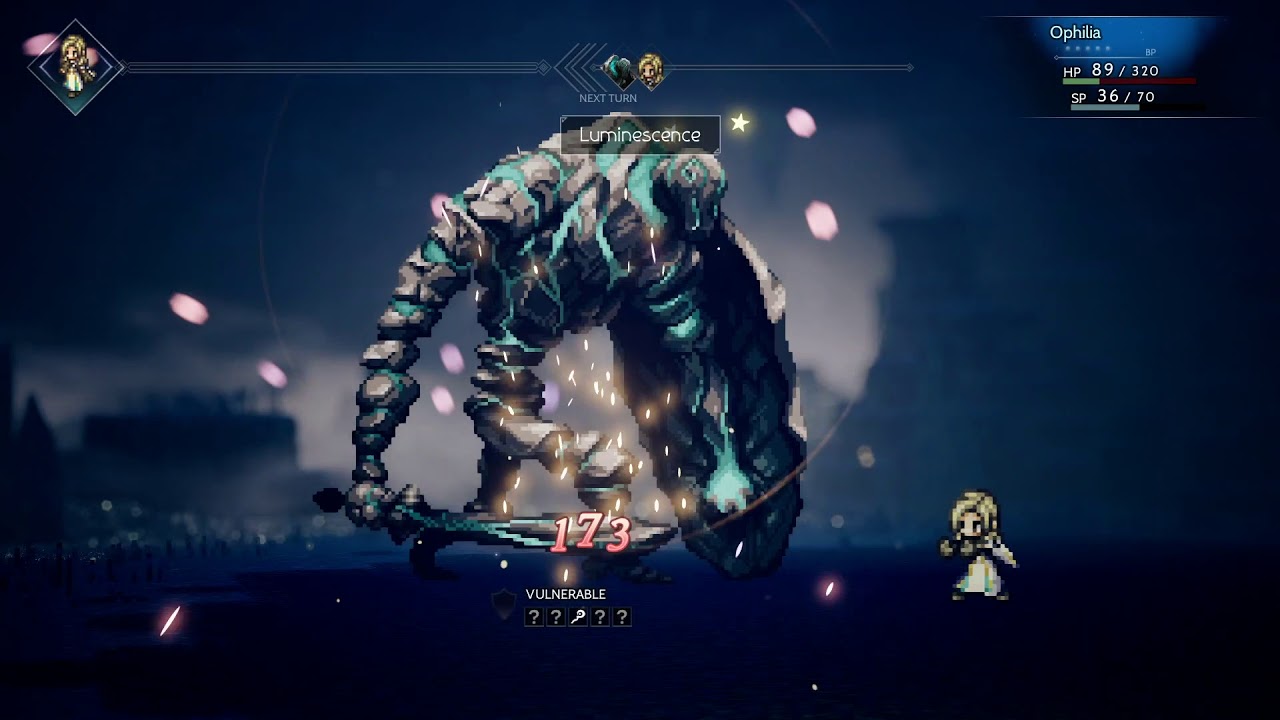Click the second hidden weakness question mark

(x=556, y=616)
